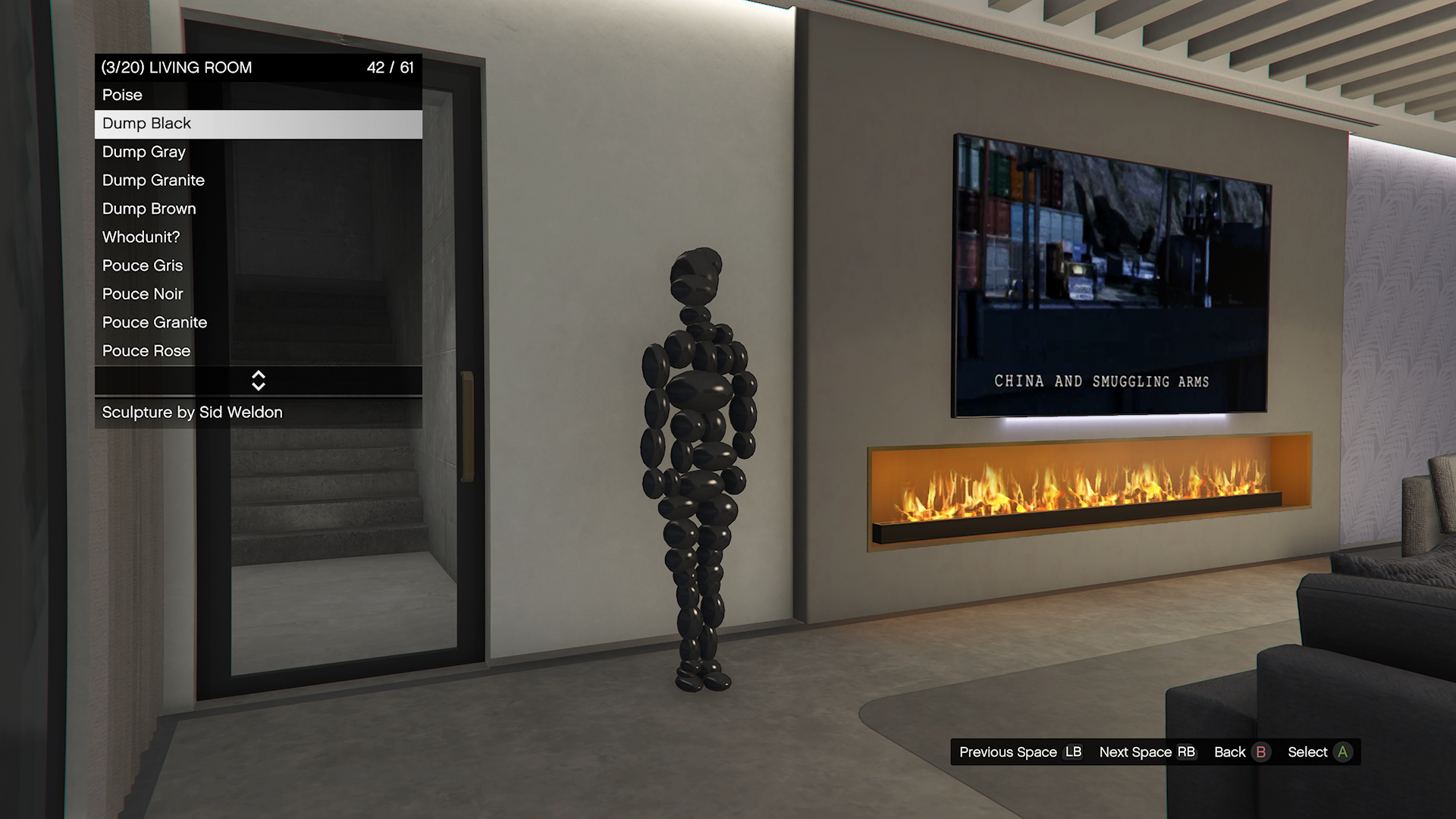The height and width of the screenshot is (819, 1456).
Task: Choose Pouce Noir from the menu
Action: (258, 294)
